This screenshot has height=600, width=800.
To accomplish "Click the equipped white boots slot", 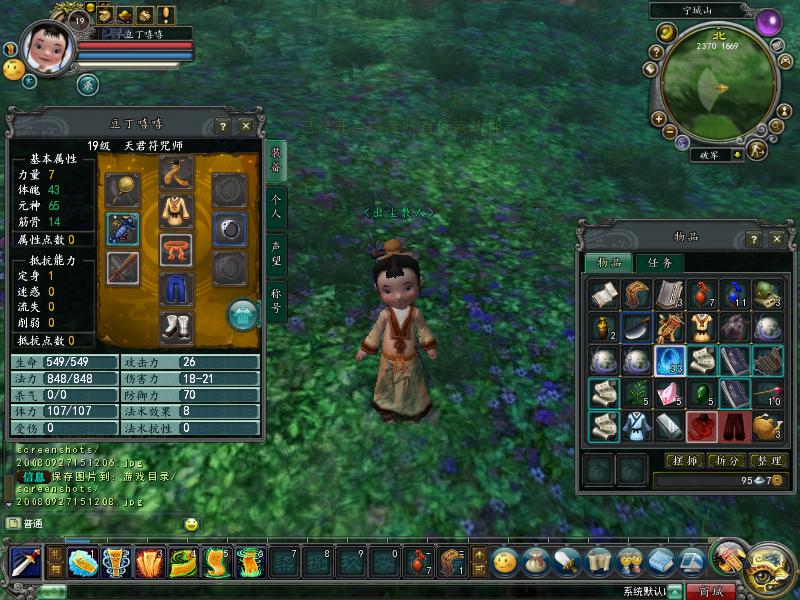I will point(176,326).
